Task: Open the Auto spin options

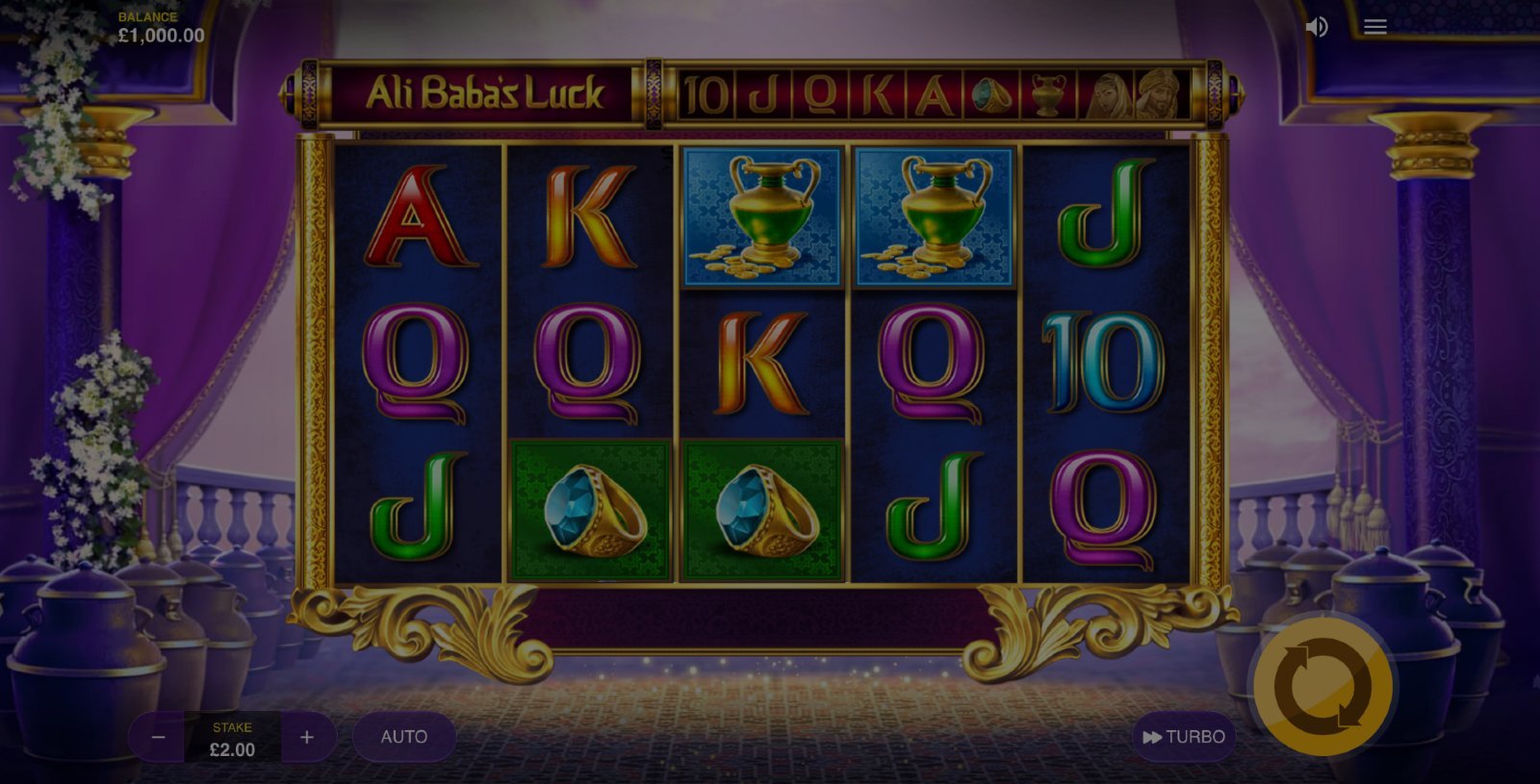Action: coord(404,737)
